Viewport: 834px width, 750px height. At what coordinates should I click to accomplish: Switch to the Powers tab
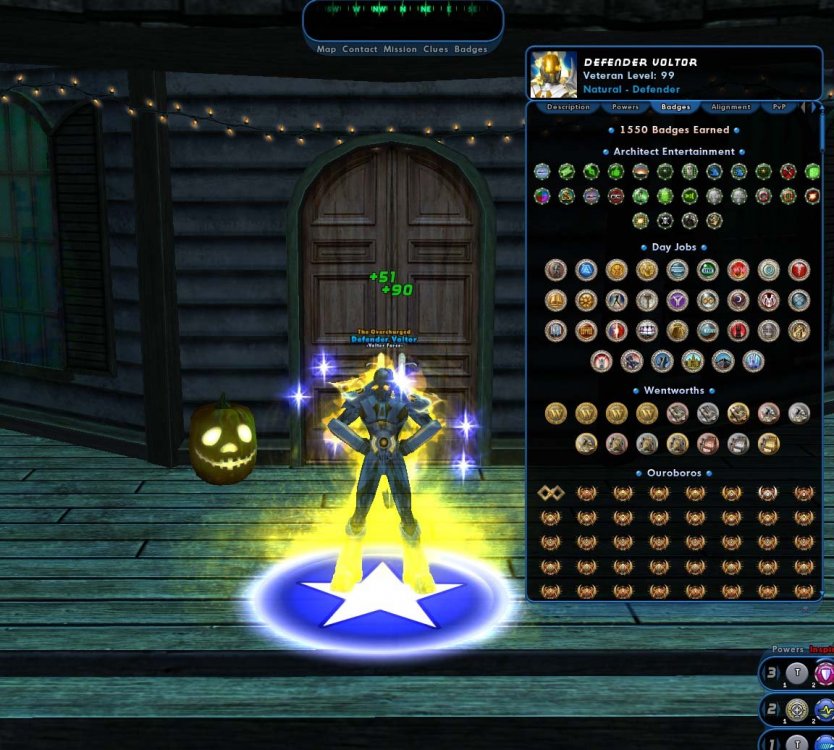click(x=626, y=106)
